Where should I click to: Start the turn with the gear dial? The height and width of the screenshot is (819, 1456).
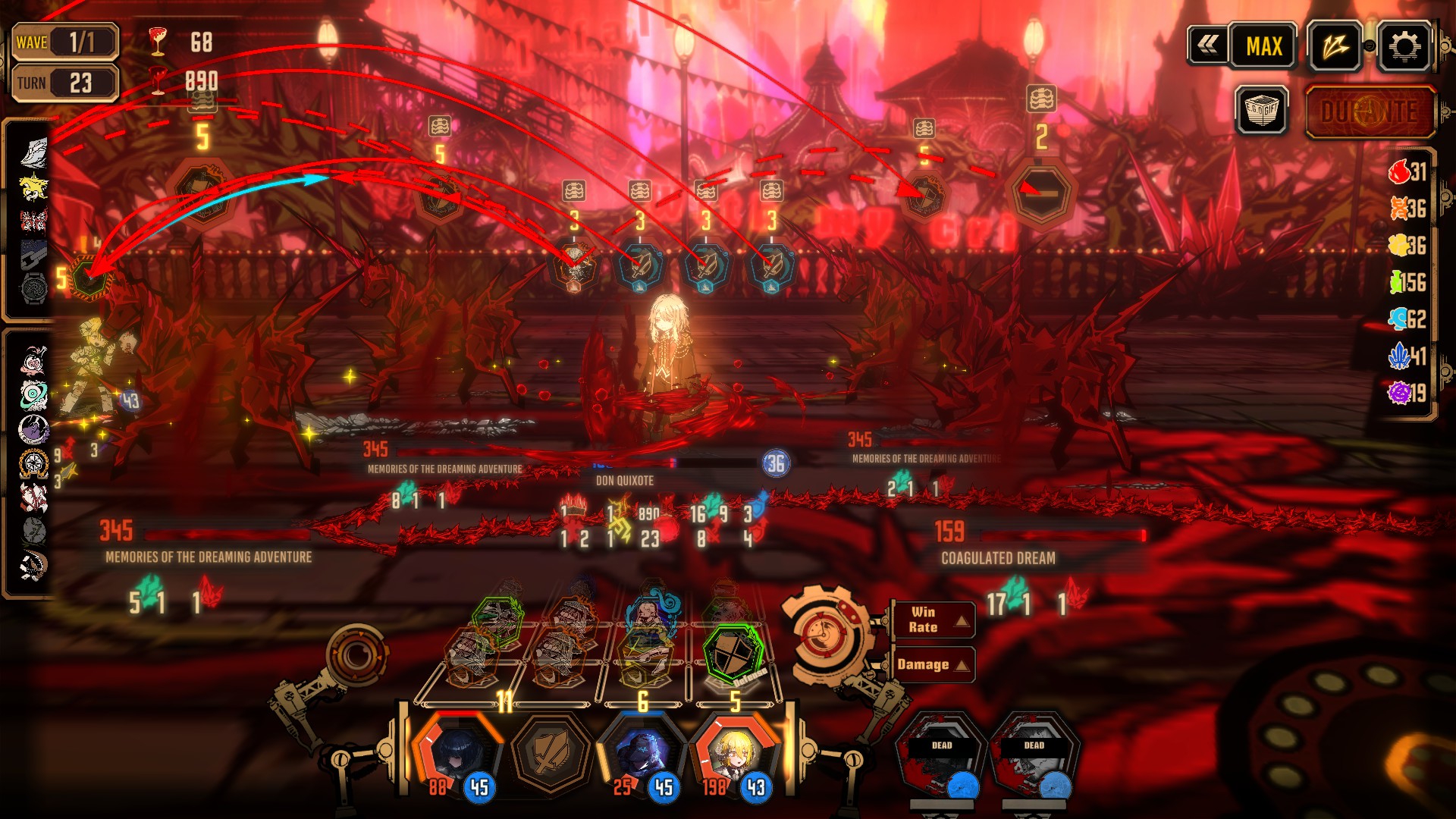pyautogui.click(x=825, y=634)
